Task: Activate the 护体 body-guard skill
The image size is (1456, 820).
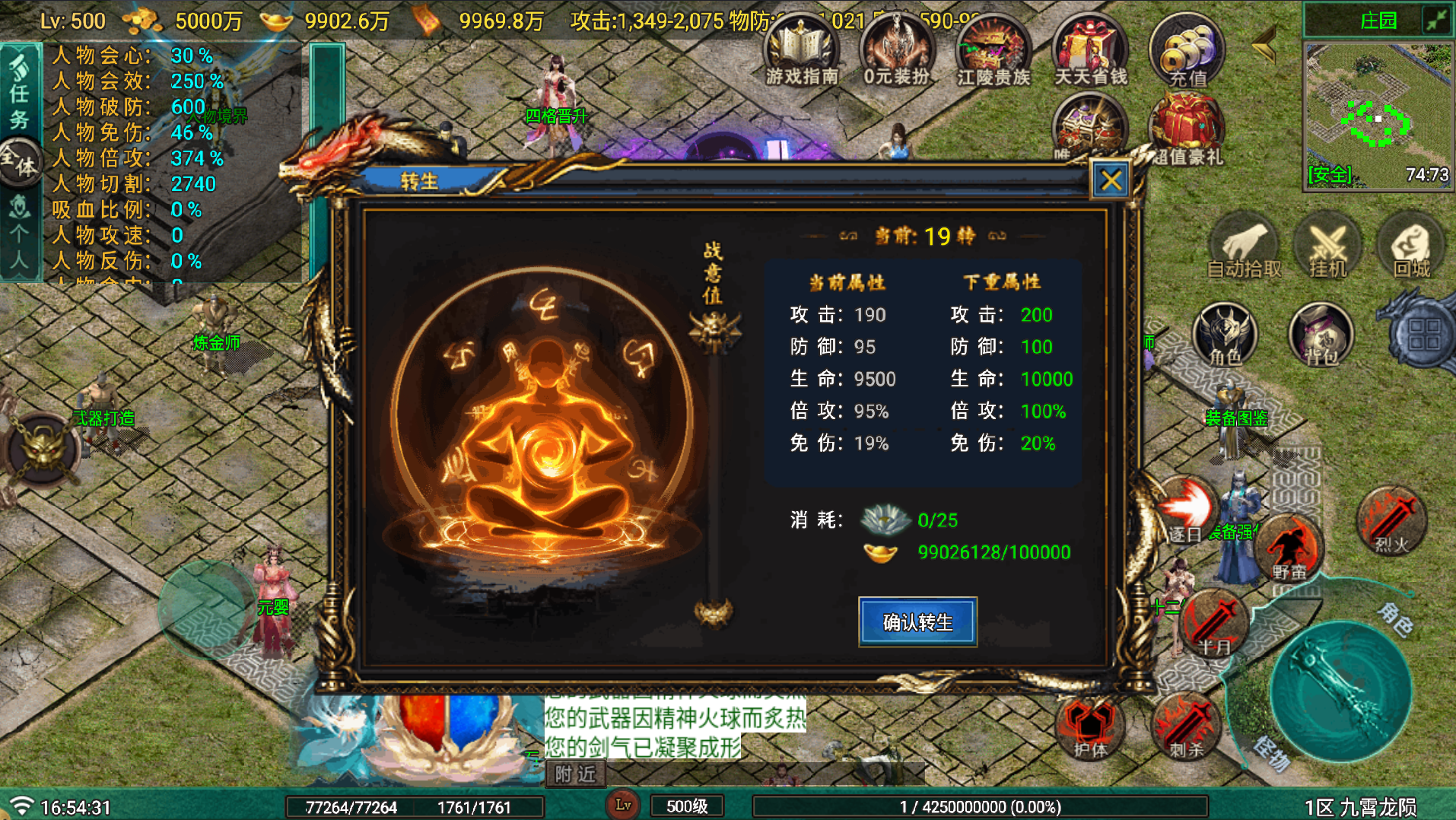Action: [1090, 726]
